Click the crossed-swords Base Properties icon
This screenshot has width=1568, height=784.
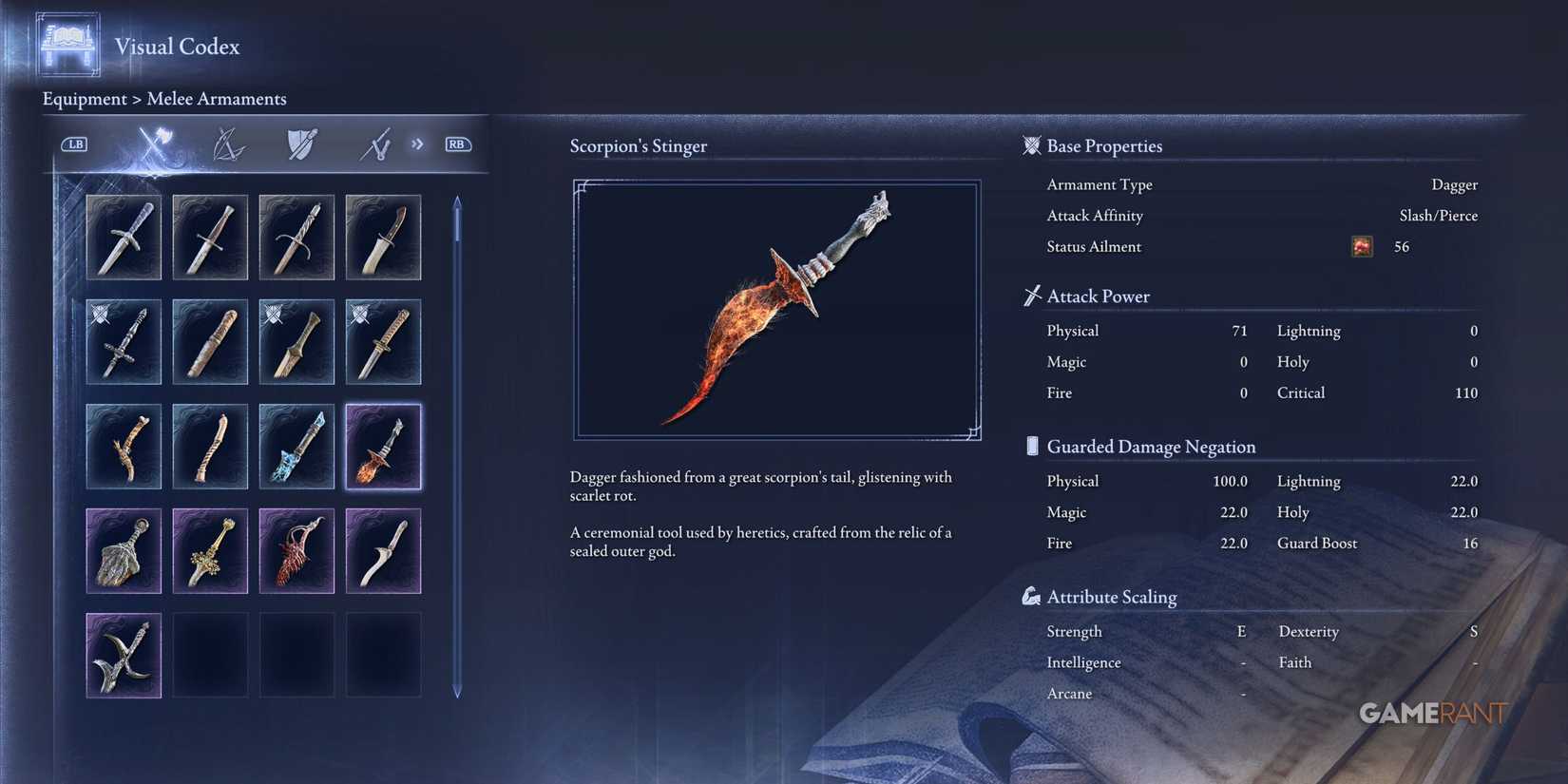click(x=1032, y=145)
